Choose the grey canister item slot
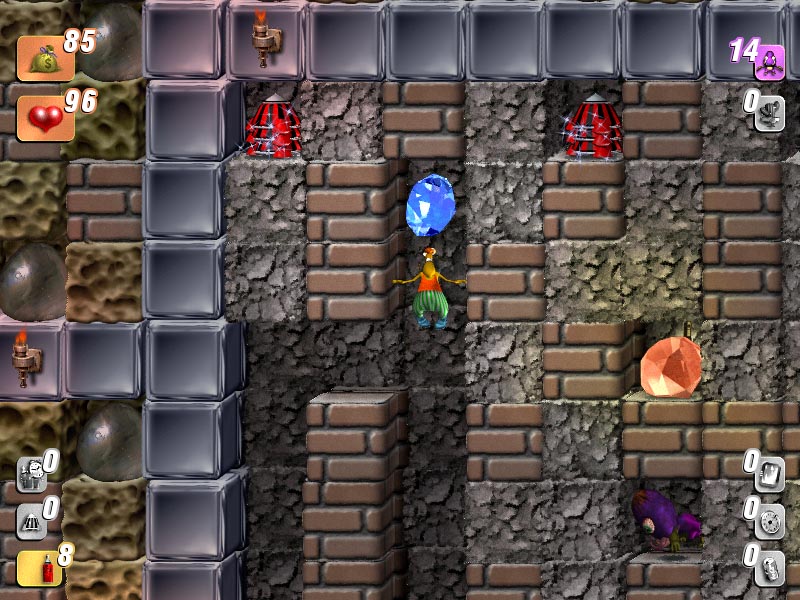Screen dimensions: 800x600 [x=769, y=567]
